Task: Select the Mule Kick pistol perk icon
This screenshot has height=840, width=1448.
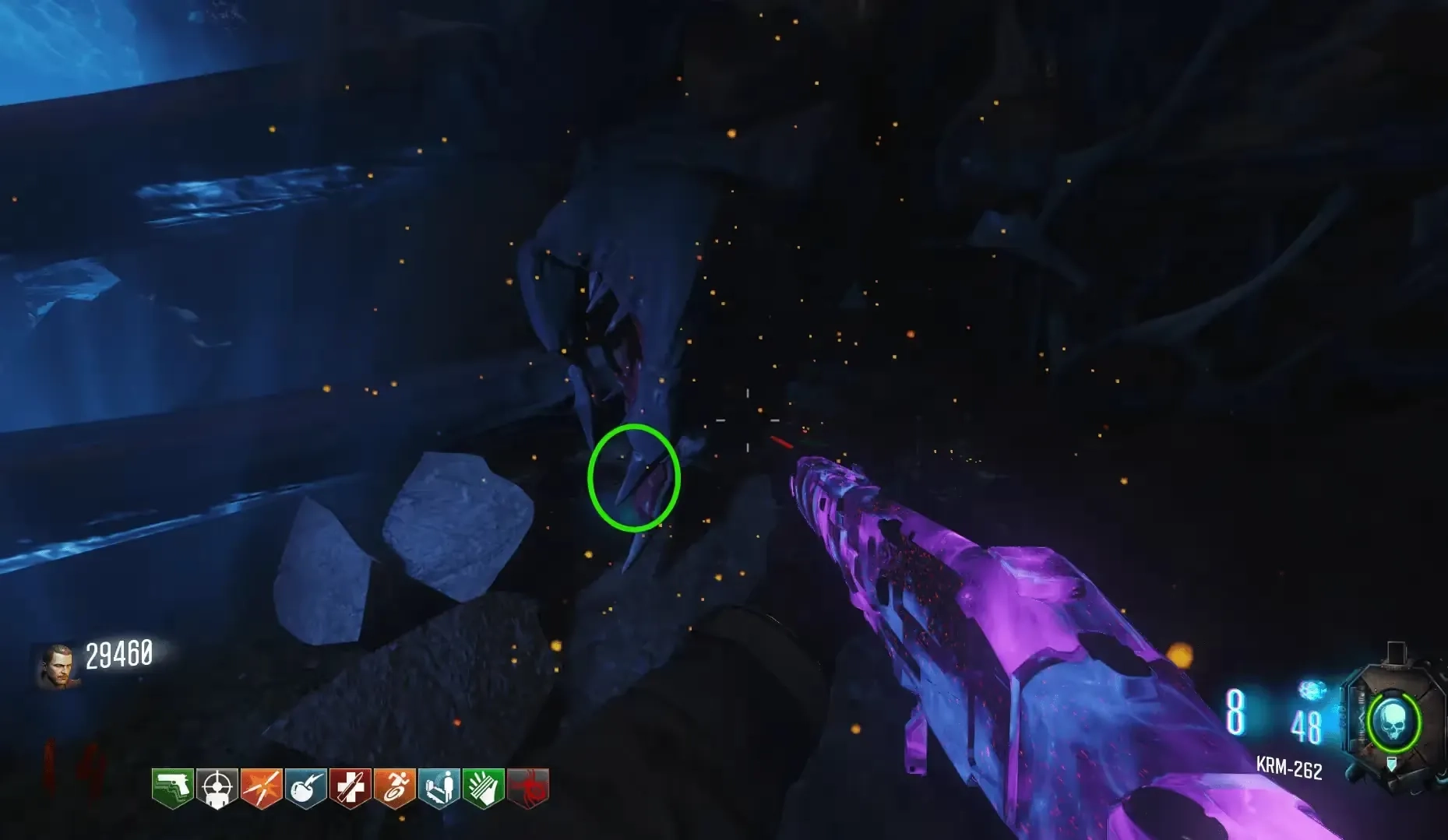Action: pos(172,788)
